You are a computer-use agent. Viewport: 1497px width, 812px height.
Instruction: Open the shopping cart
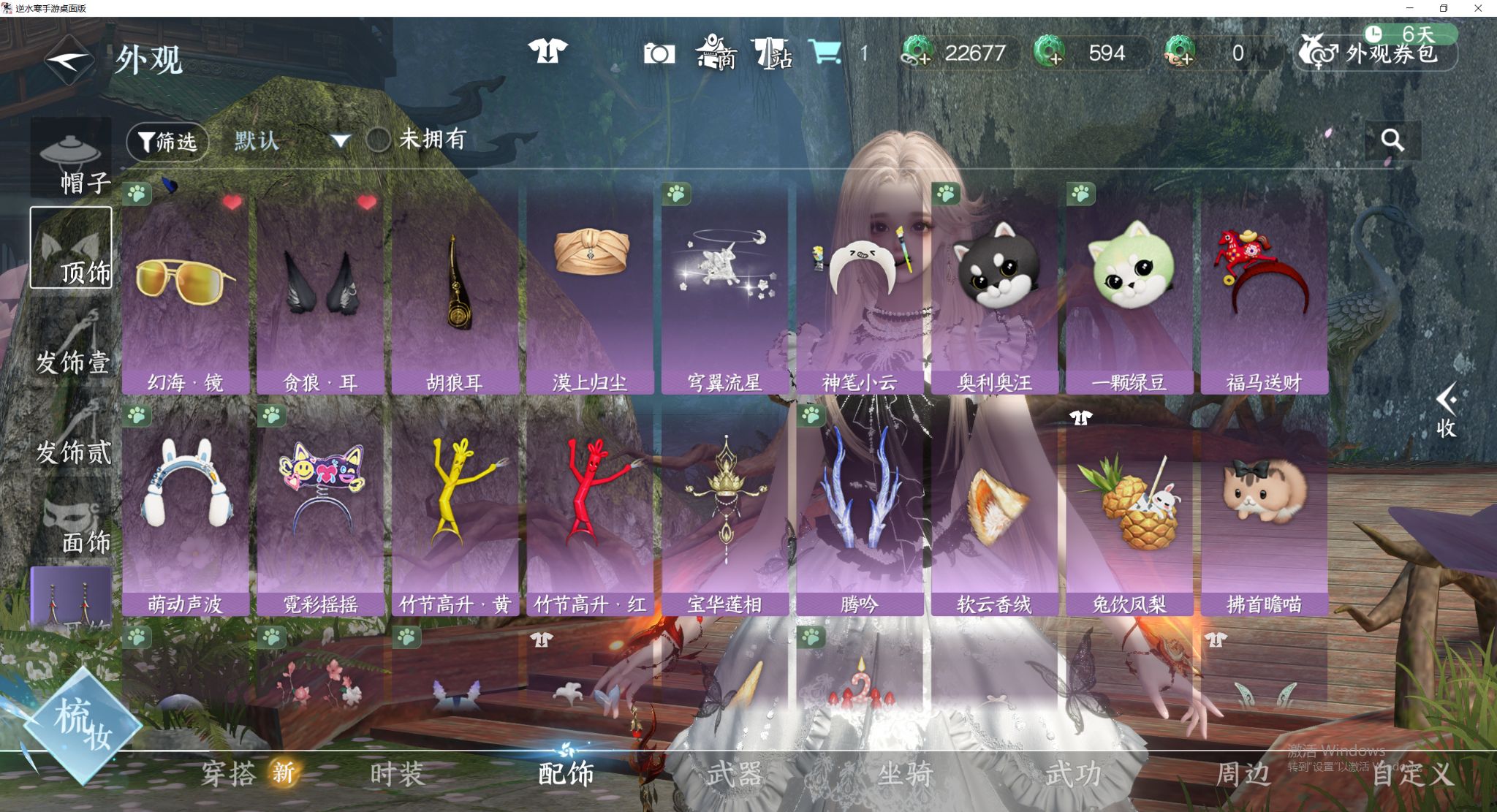coord(825,53)
